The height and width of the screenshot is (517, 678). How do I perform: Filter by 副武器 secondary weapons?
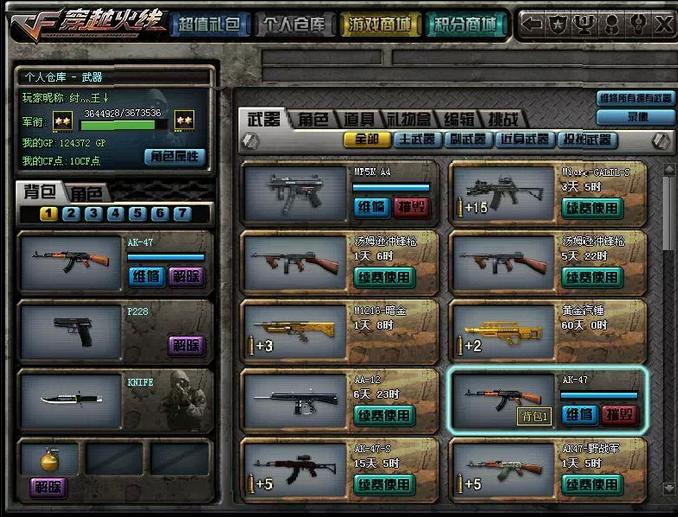coord(467,140)
